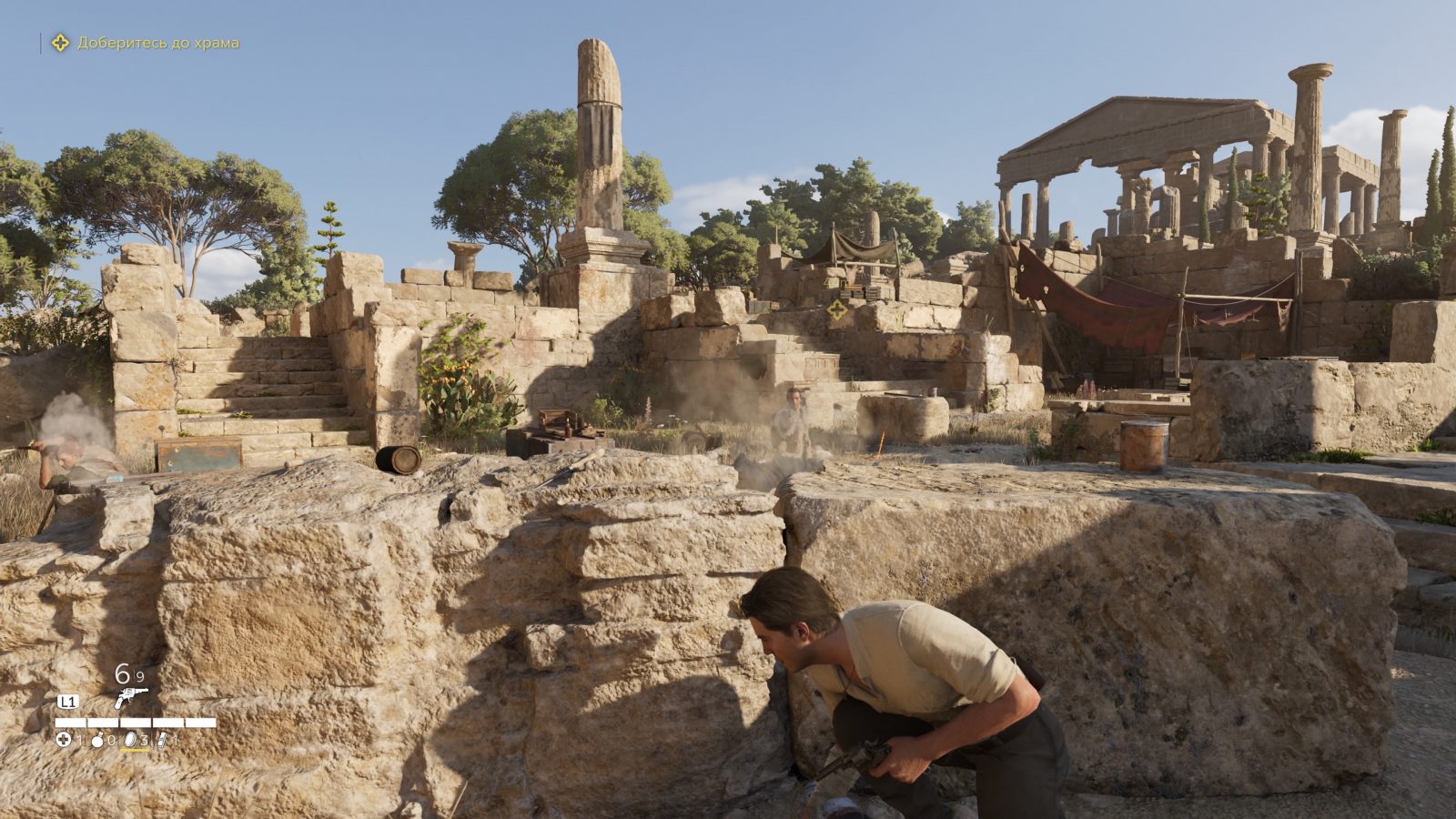Viewport: 1456px width, 819px height.
Task: Pick the dynamite stick item icon
Action: pos(162,740)
